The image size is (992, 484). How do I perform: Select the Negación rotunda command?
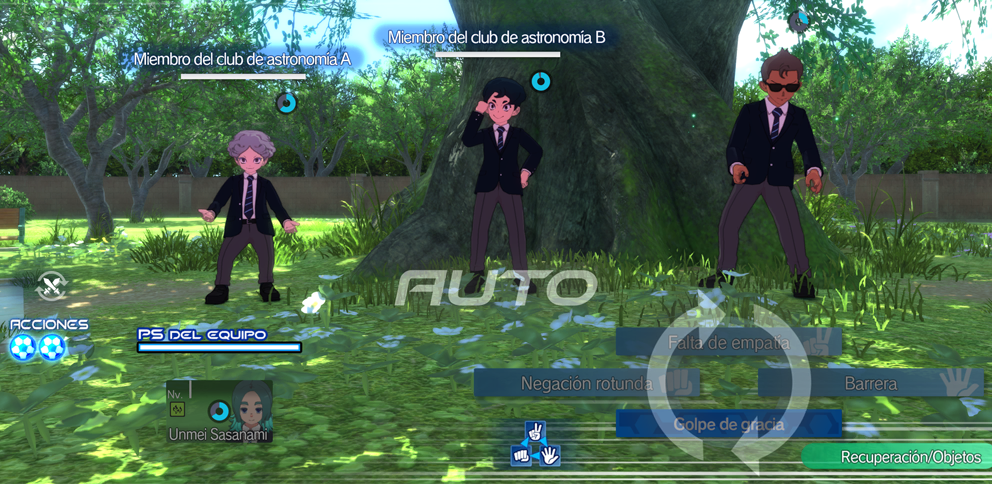coord(586,383)
